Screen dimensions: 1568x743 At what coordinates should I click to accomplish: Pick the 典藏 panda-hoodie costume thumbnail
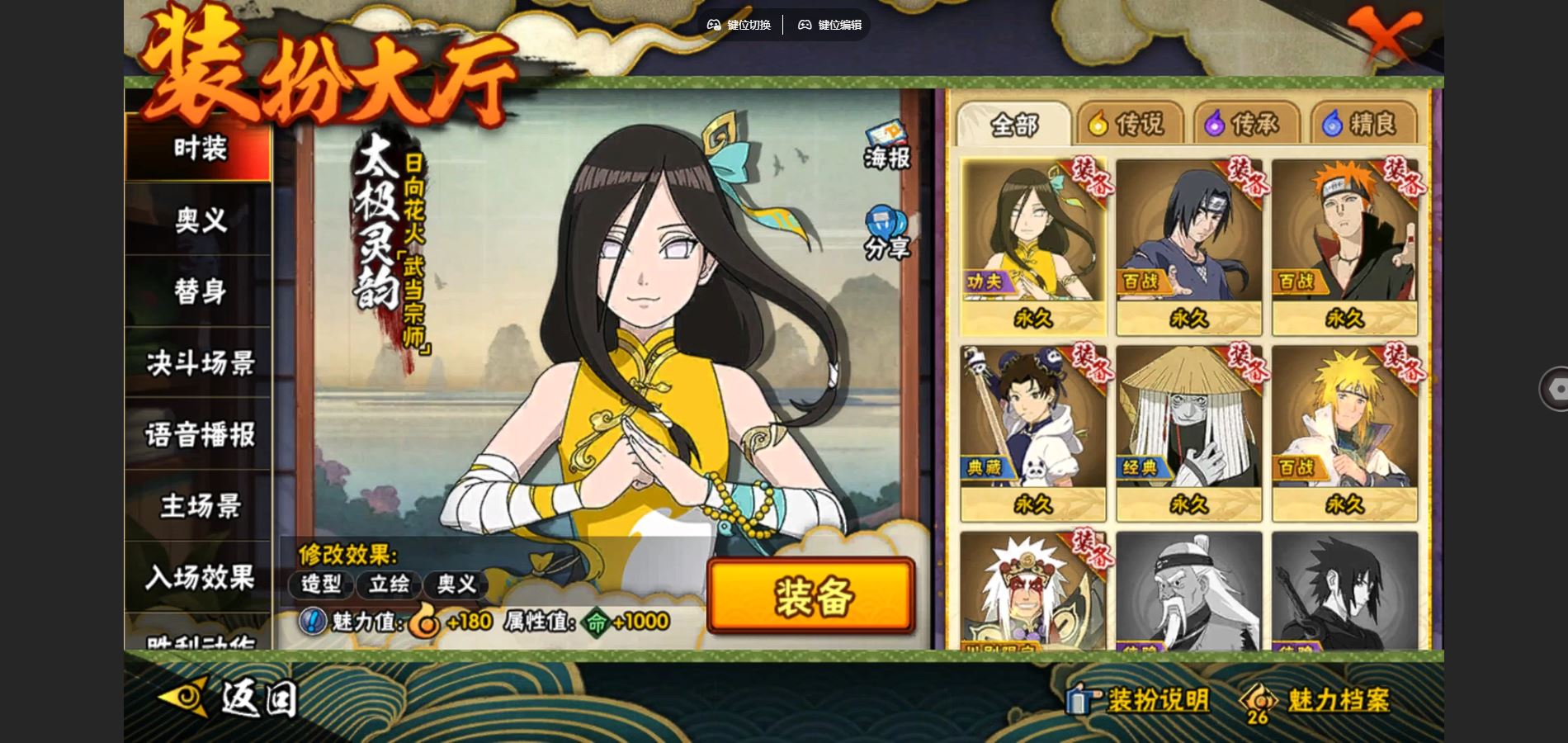tap(1032, 432)
